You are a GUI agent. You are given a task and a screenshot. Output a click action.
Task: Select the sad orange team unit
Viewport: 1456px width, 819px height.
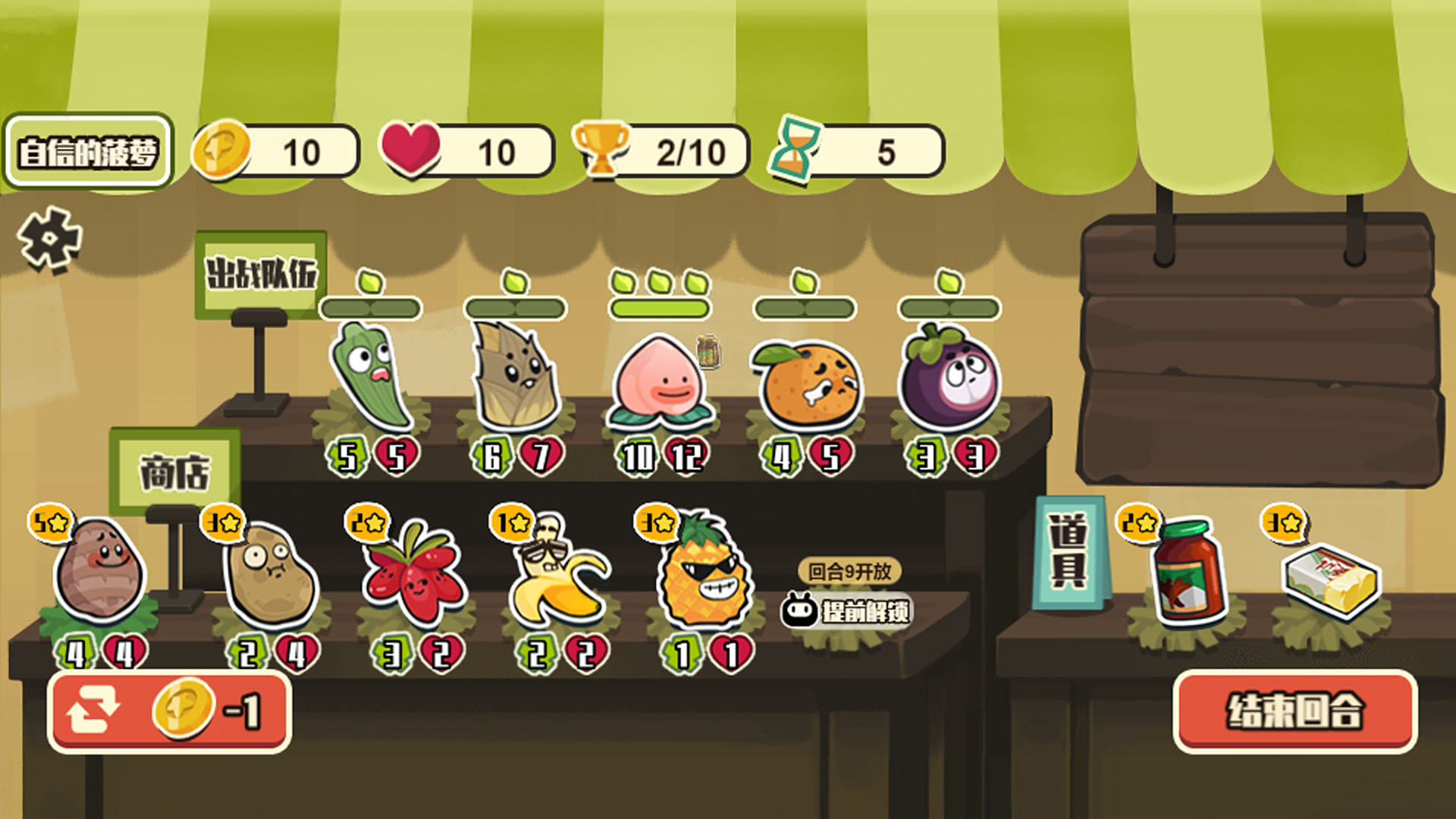point(806,383)
